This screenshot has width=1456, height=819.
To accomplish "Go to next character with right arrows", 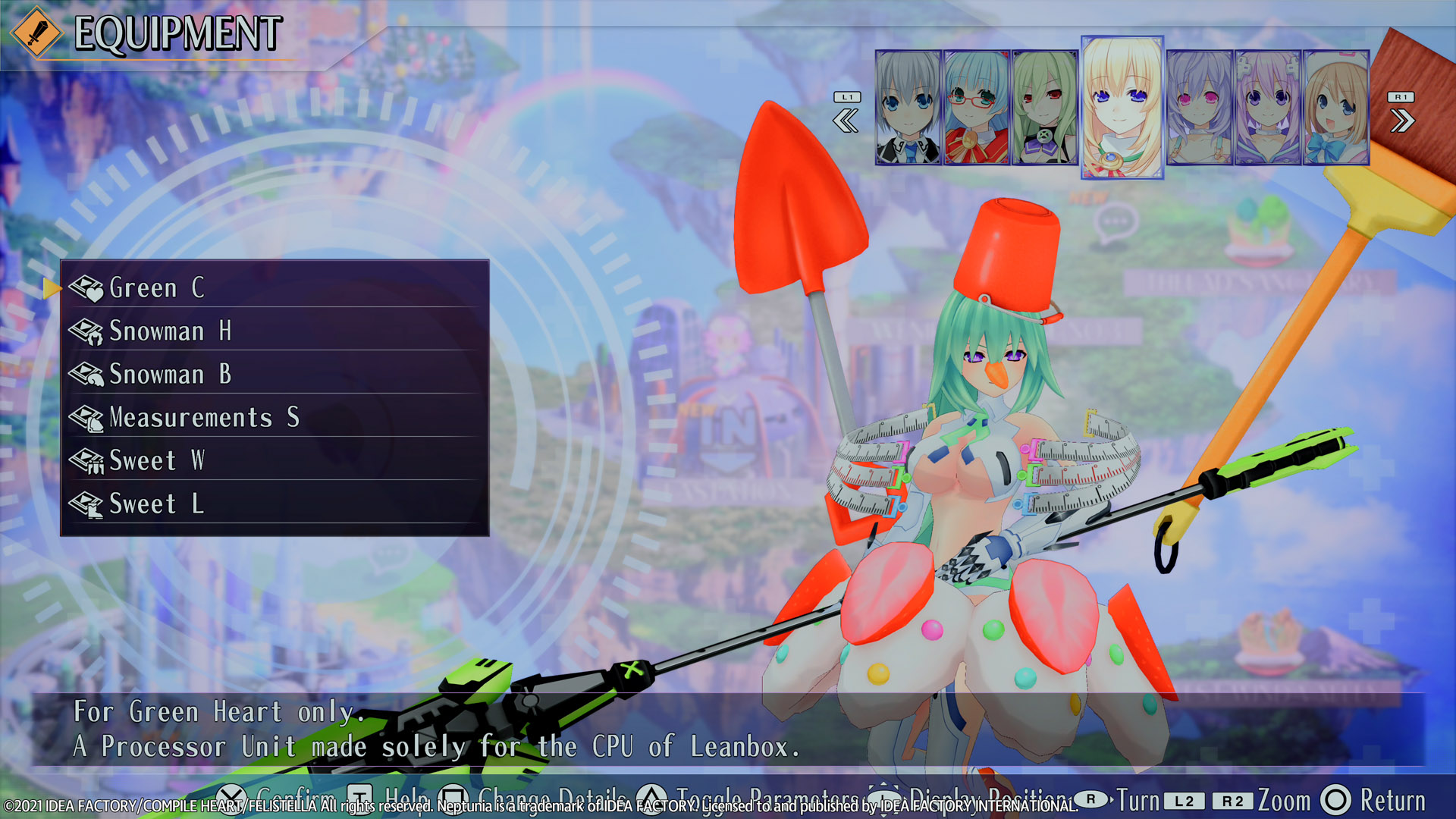I will (1401, 120).
